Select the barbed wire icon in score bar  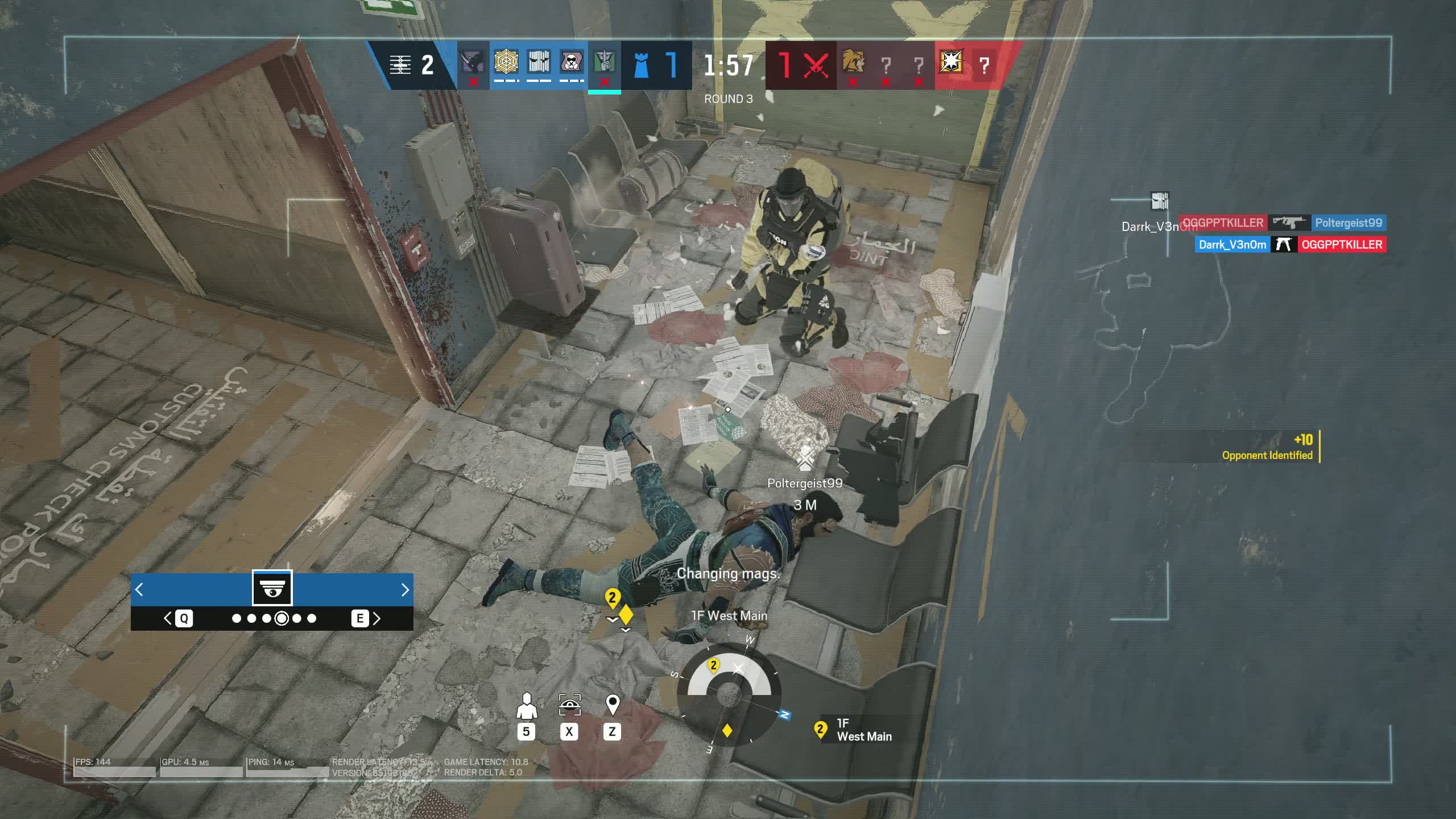[400, 65]
